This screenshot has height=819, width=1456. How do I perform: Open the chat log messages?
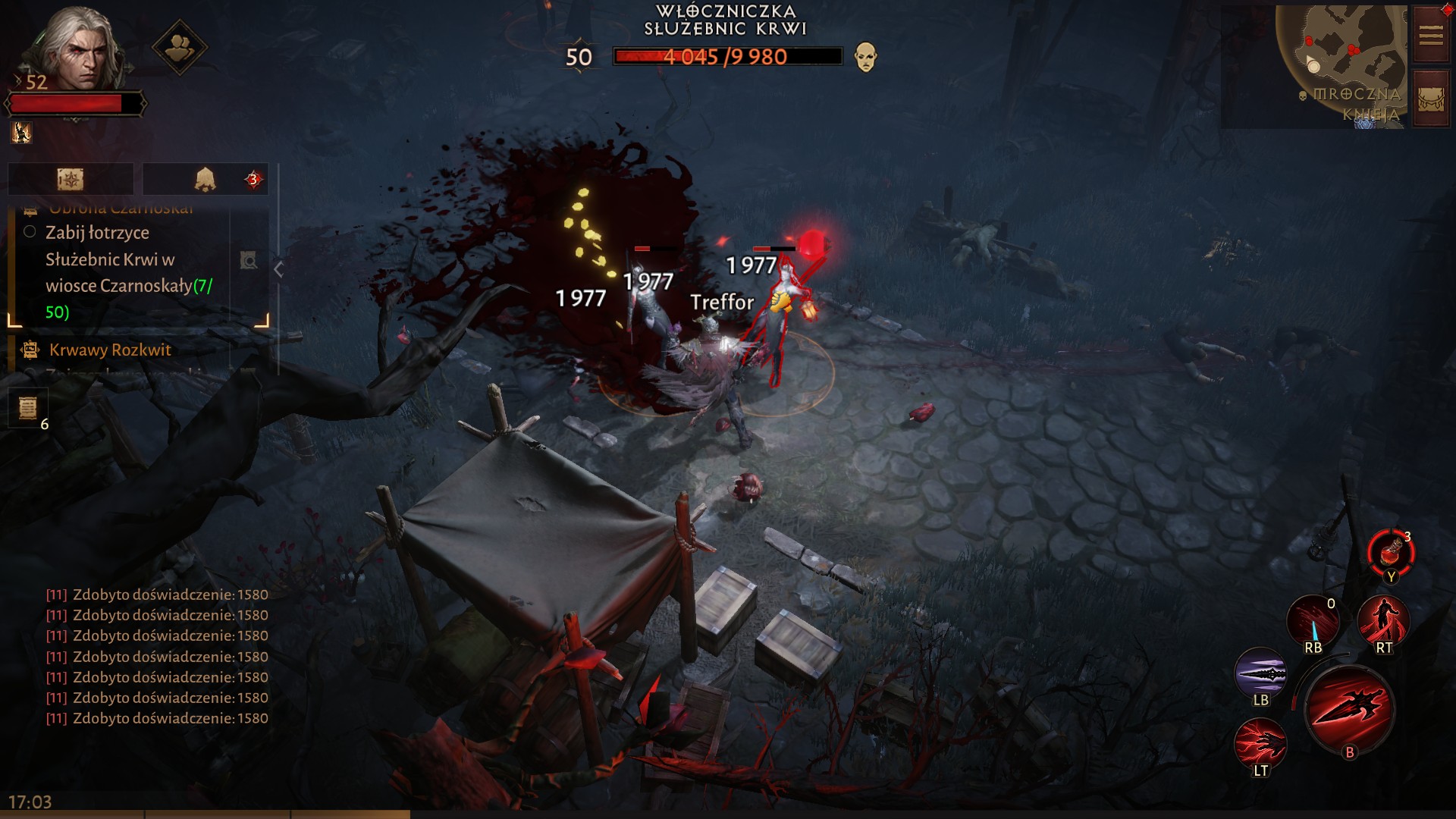click(x=157, y=657)
